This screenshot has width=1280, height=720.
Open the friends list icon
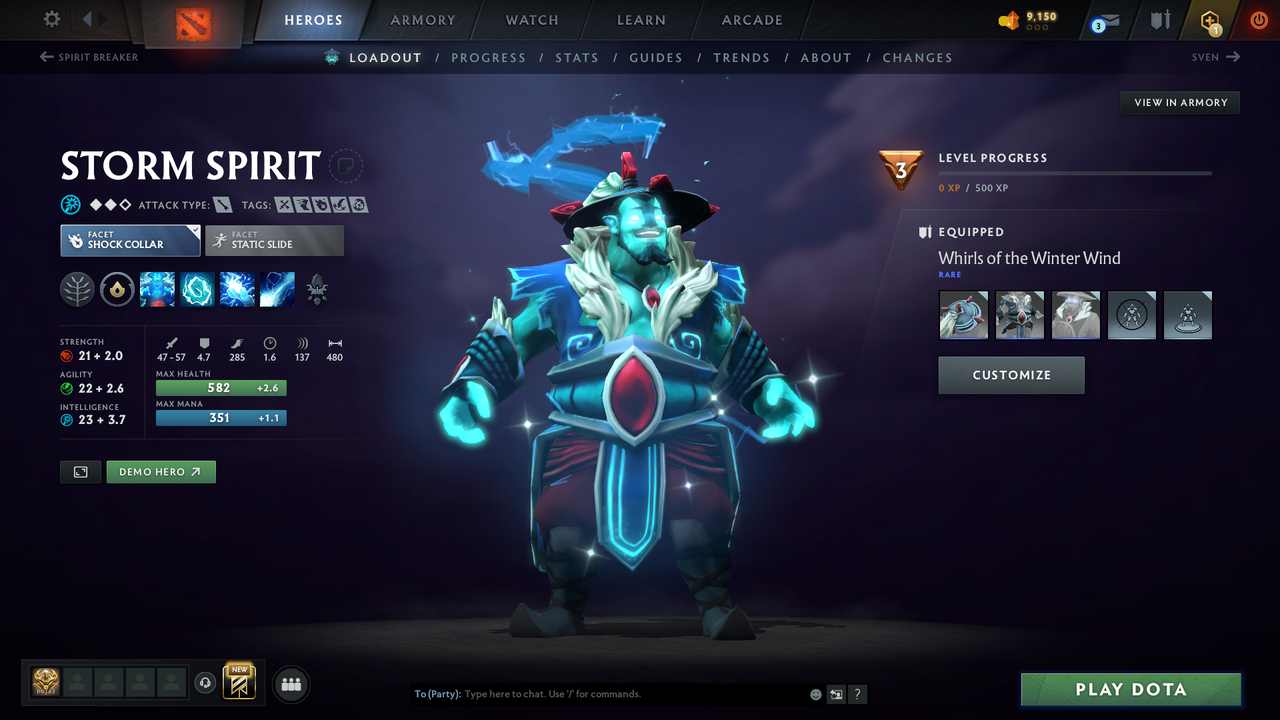pos(290,683)
